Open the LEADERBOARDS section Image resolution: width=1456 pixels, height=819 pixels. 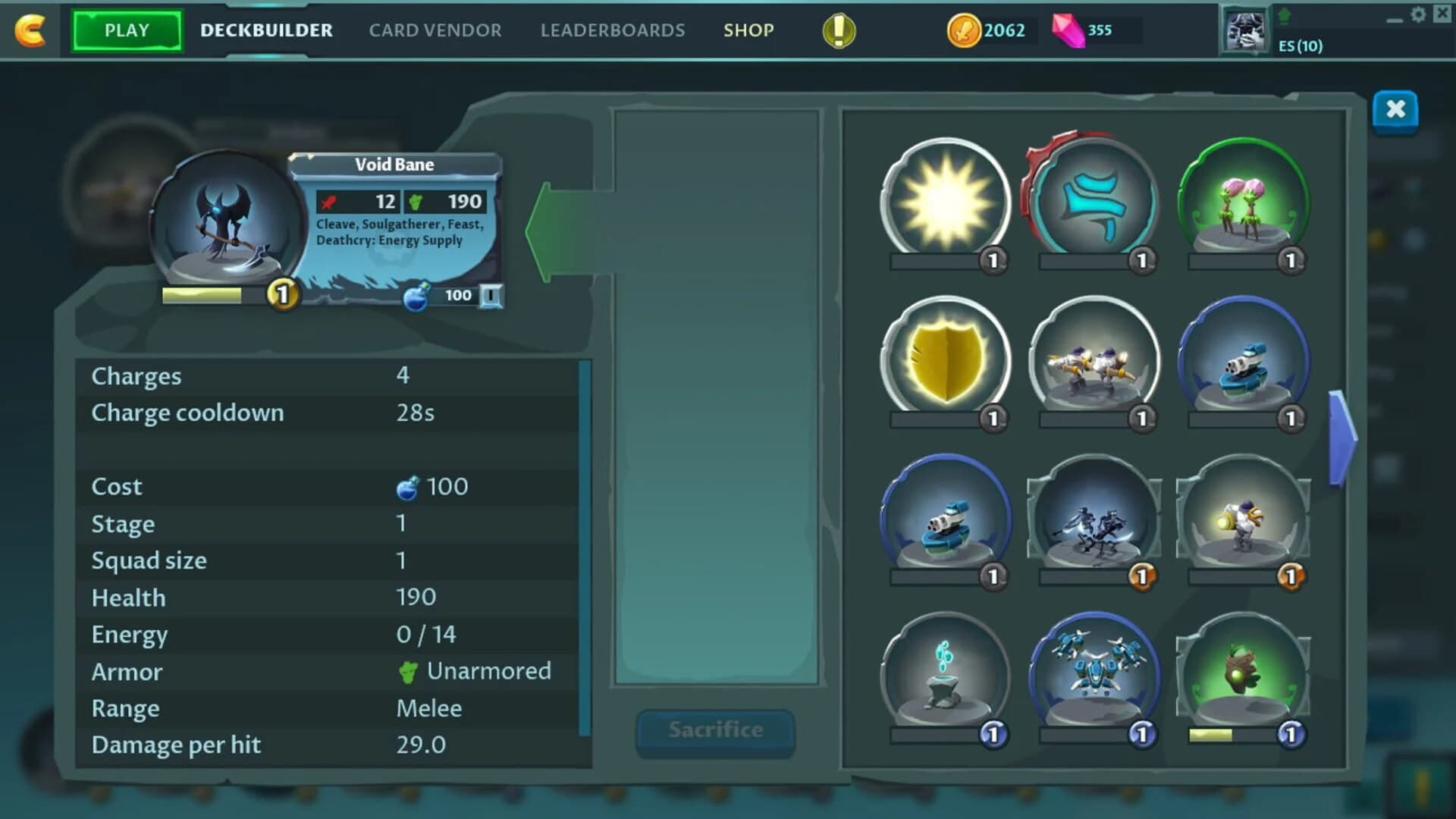point(612,30)
